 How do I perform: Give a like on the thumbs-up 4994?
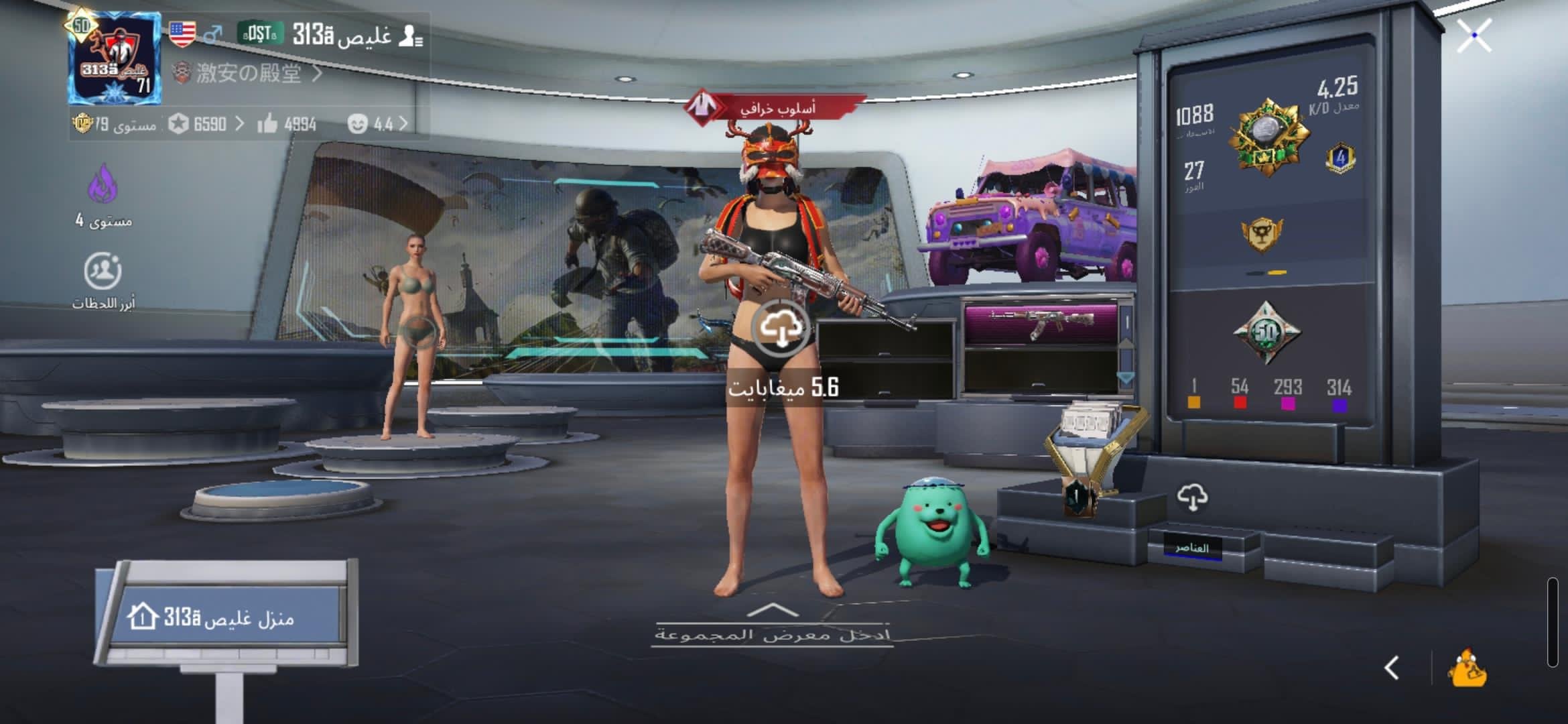click(x=268, y=124)
